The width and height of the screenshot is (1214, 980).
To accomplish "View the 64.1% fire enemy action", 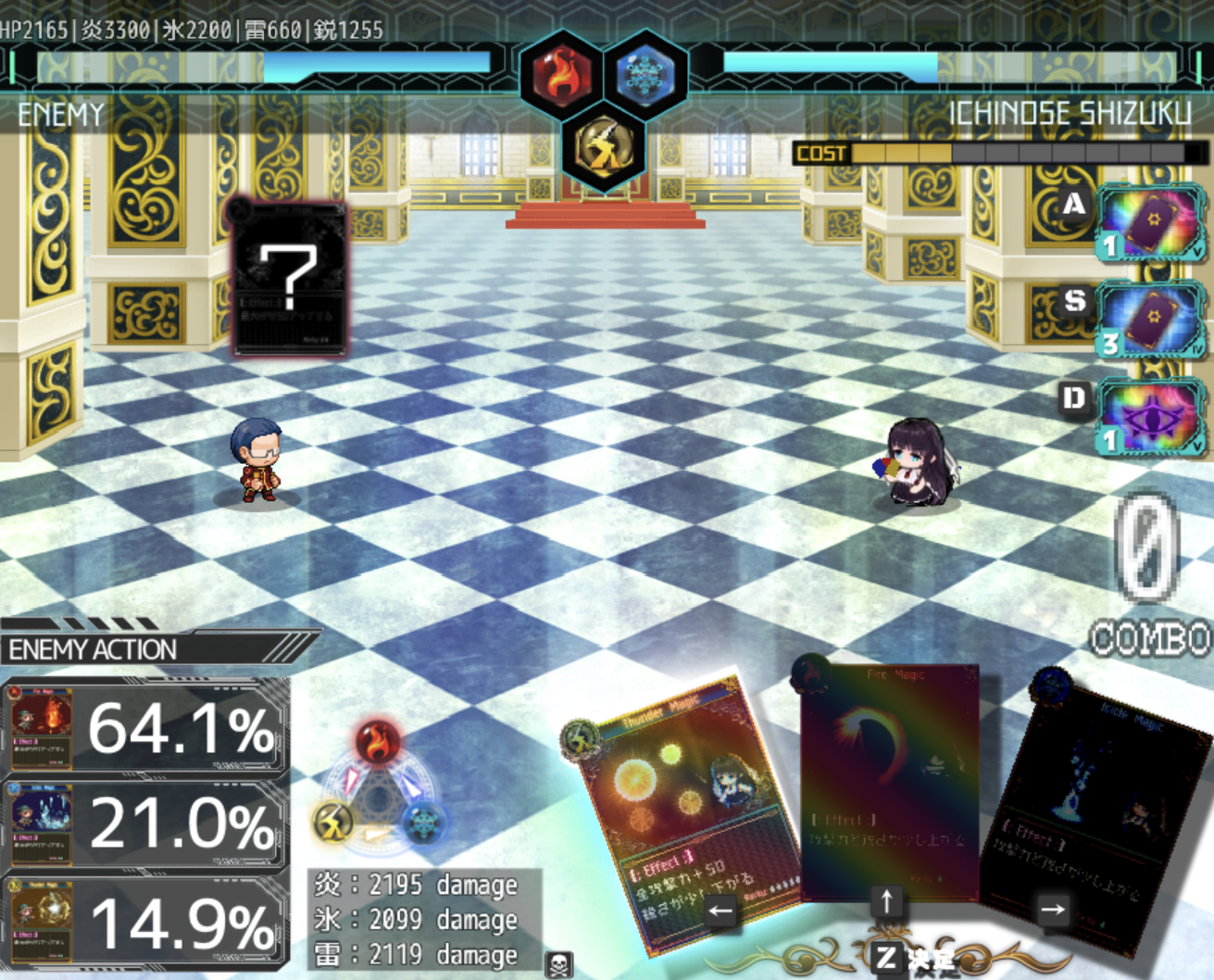I will point(145,728).
